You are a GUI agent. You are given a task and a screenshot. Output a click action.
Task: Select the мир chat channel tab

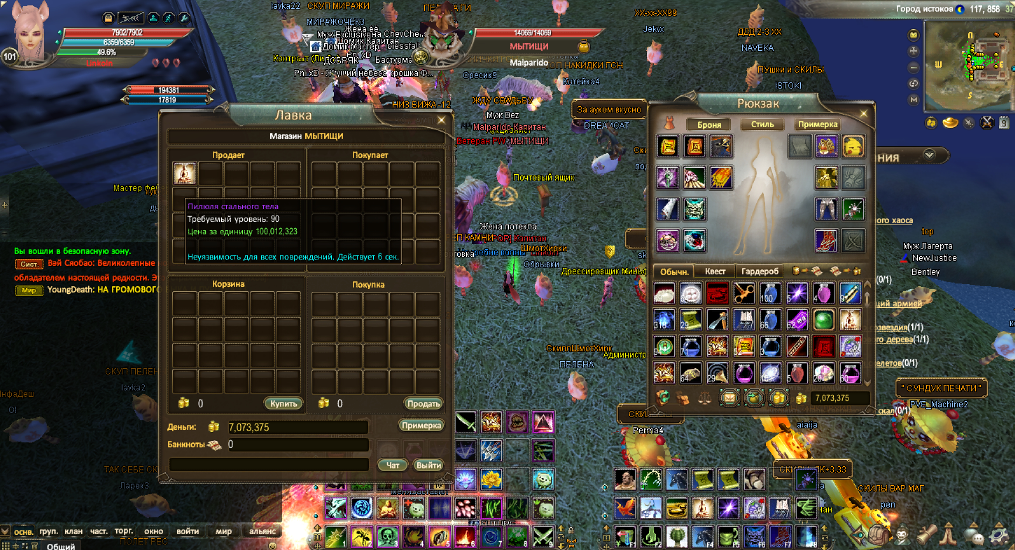tap(224, 531)
